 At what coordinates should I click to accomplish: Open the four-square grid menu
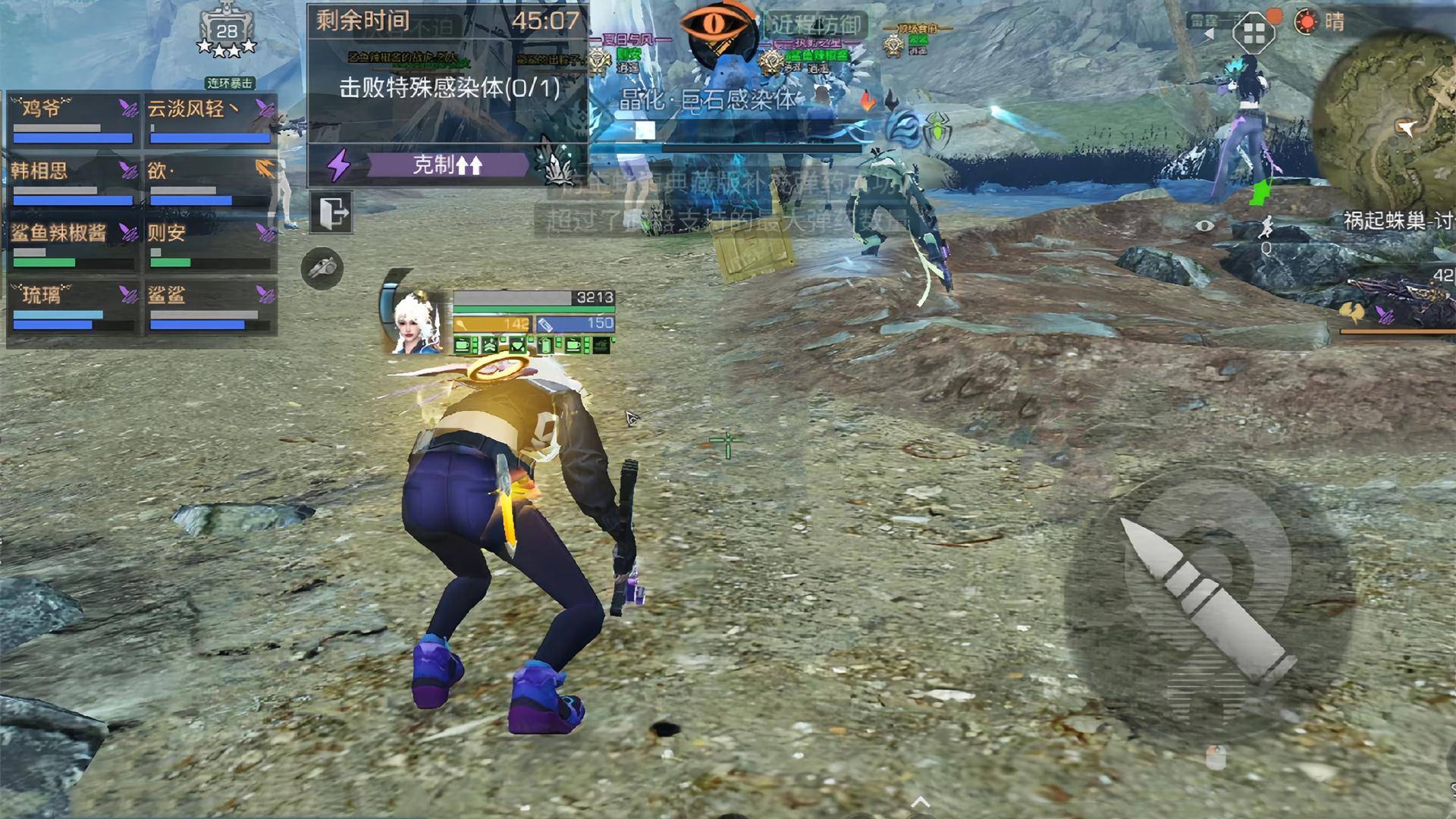1254,33
